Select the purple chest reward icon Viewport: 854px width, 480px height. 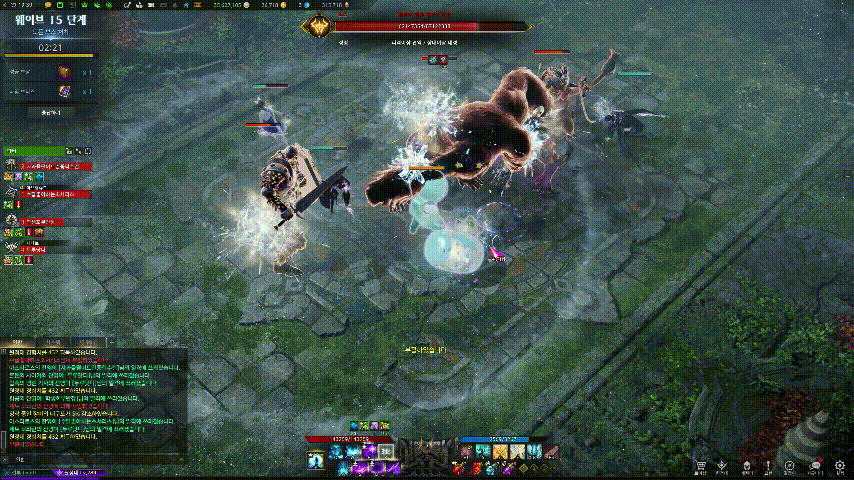pyautogui.click(x=66, y=73)
